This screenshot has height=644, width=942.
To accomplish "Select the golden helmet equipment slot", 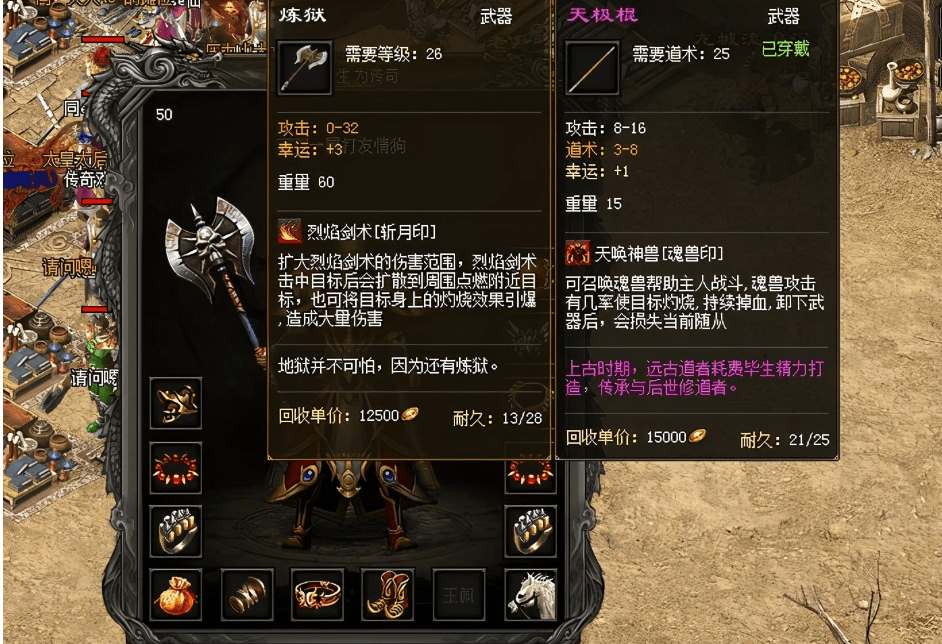I will tap(176, 403).
